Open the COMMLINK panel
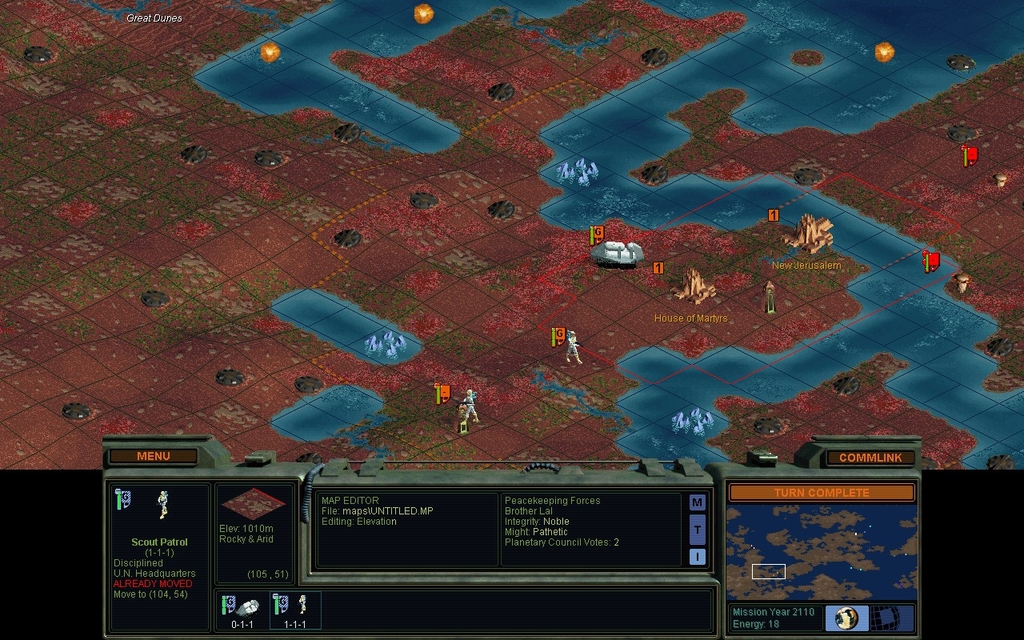 coord(869,457)
